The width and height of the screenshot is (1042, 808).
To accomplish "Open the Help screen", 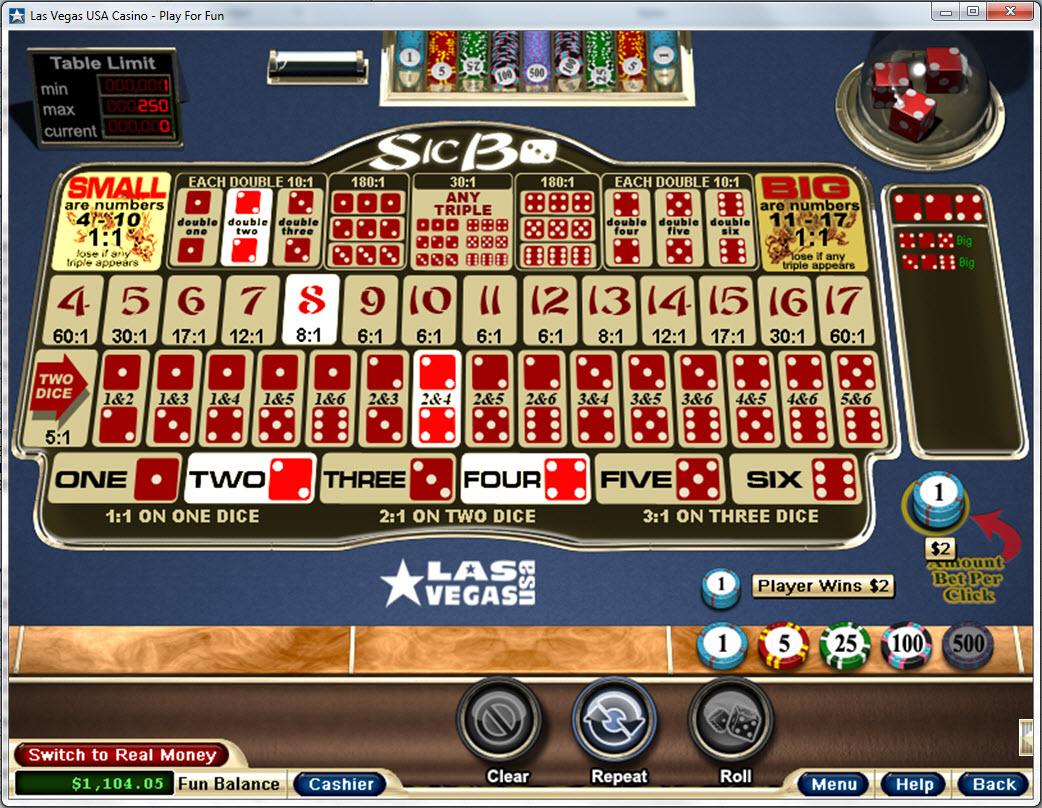I will pos(914,784).
